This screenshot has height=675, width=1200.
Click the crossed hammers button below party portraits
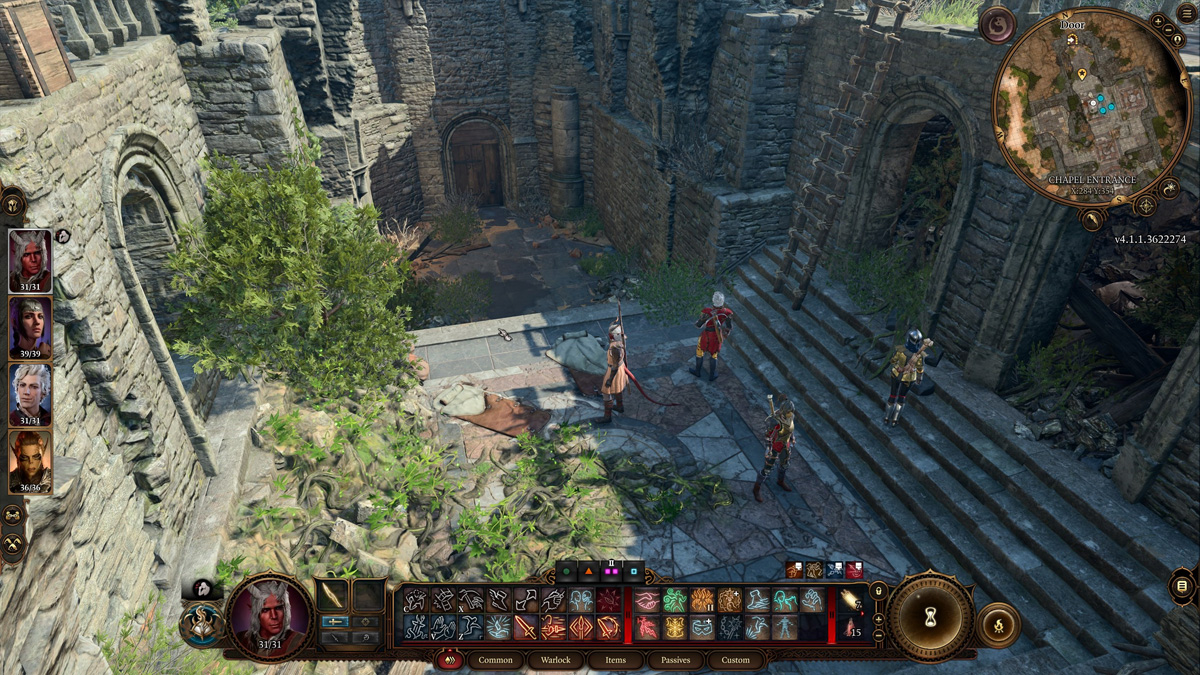[13, 545]
